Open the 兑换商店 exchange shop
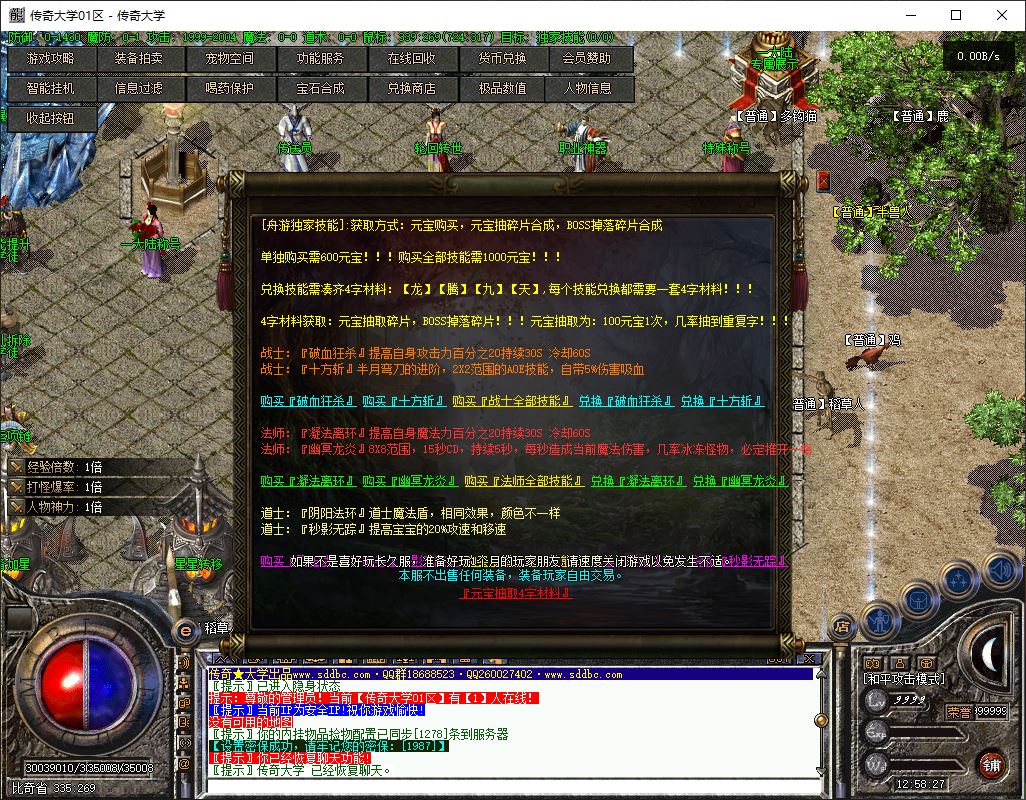Image resolution: width=1026 pixels, height=800 pixels. [412, 88]
